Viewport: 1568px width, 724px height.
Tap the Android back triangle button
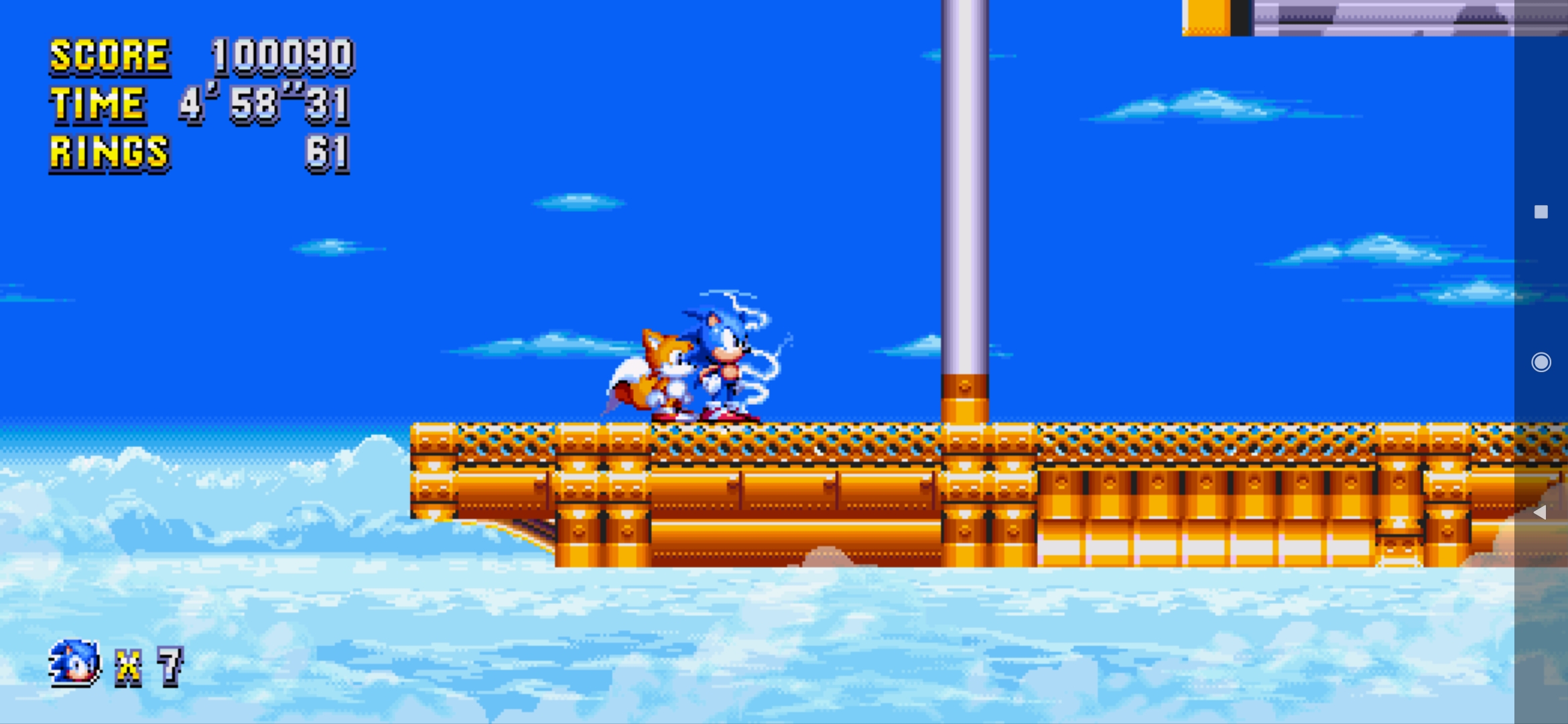[1540, 513]
